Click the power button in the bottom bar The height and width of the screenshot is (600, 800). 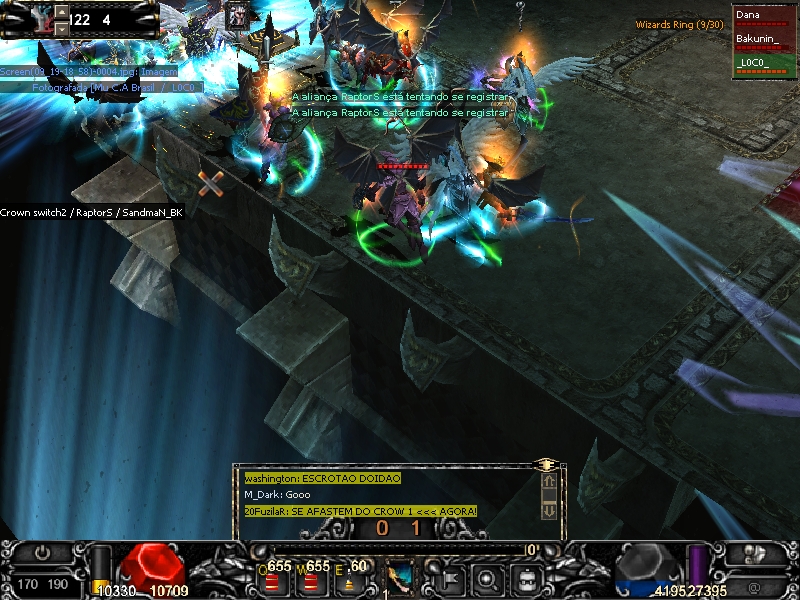click(x=43, y=551)
